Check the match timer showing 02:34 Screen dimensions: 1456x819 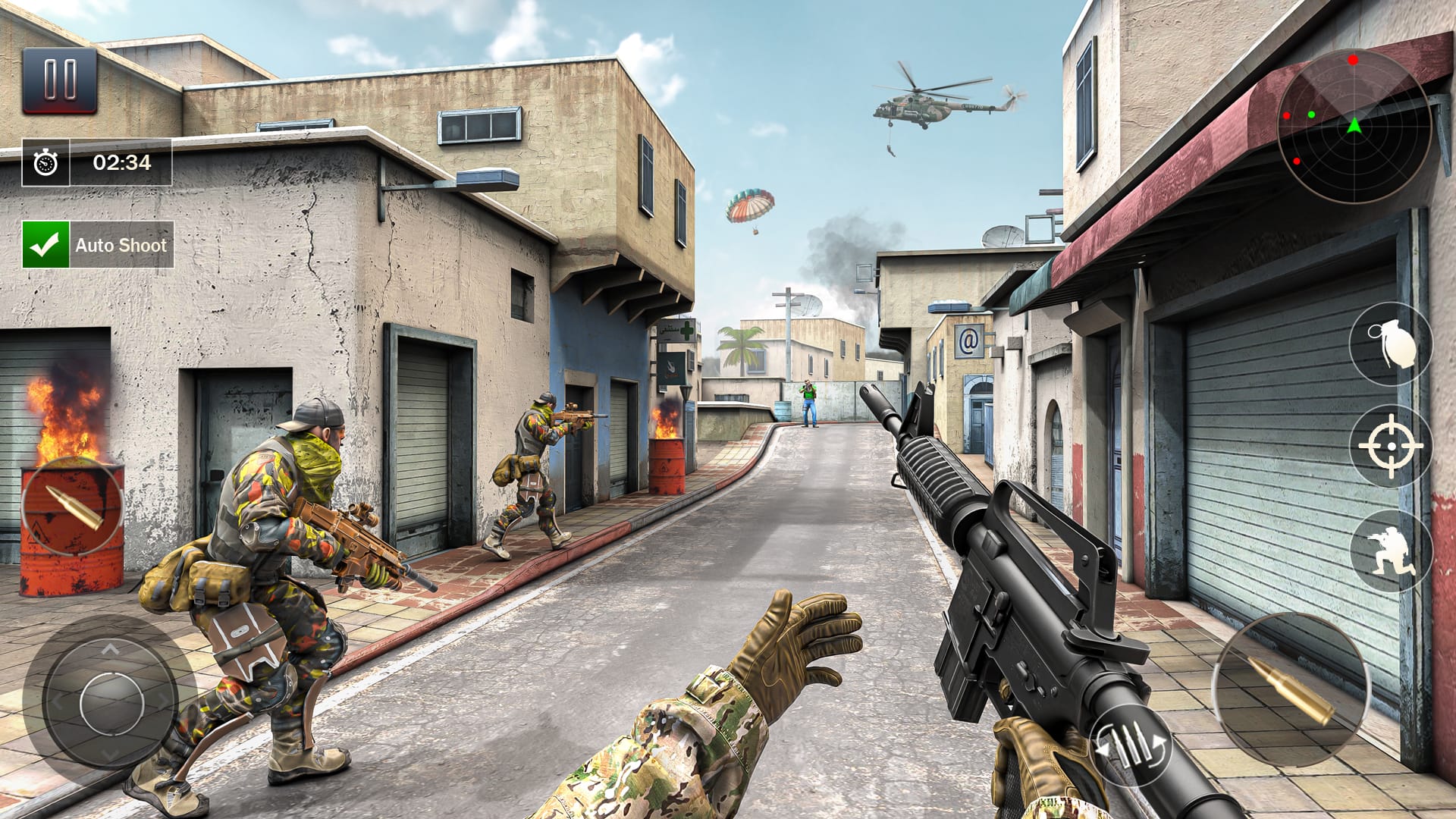[121, 161]
